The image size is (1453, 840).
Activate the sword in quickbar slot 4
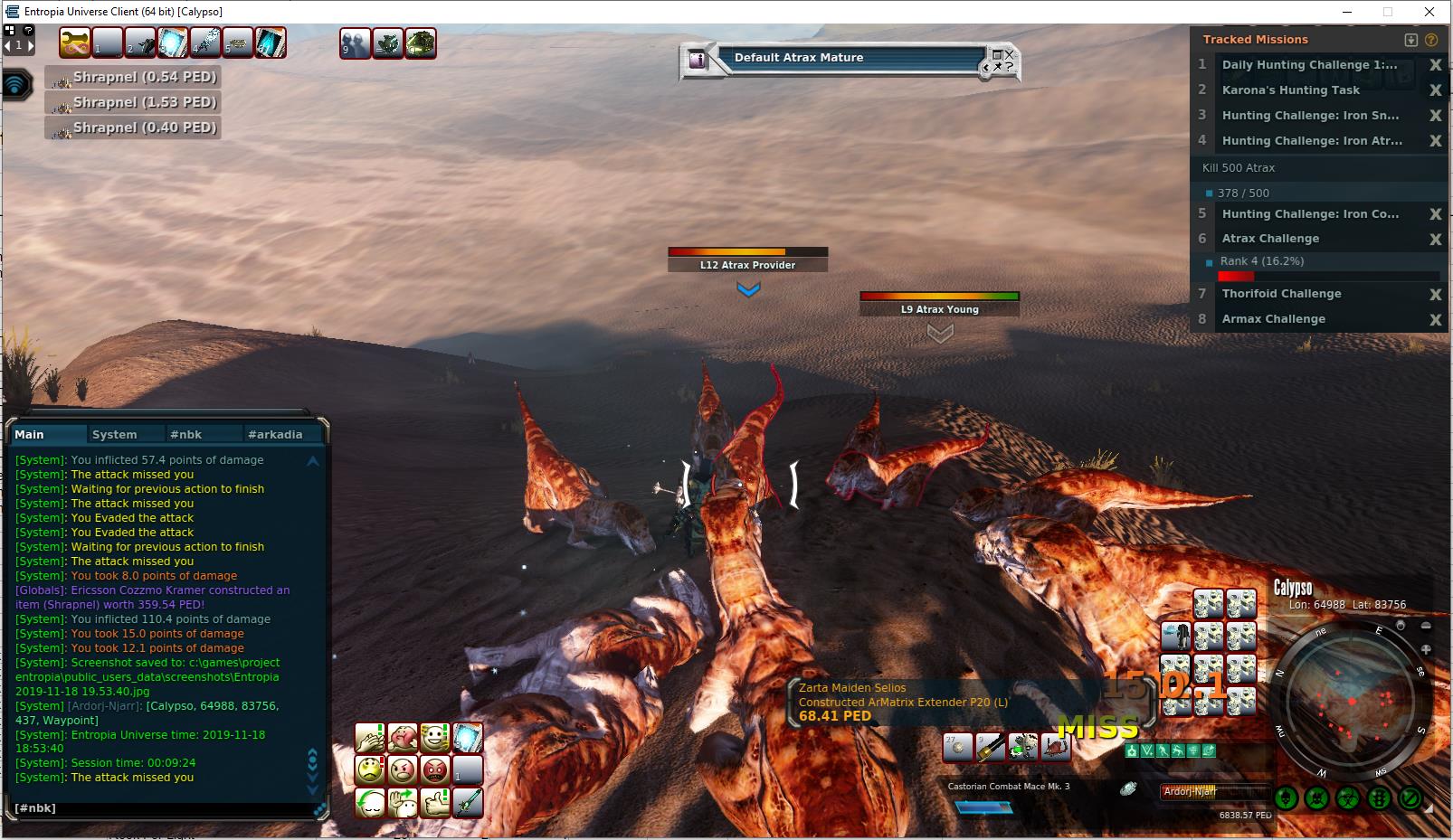pyautogui.click(x=205, y=43)
